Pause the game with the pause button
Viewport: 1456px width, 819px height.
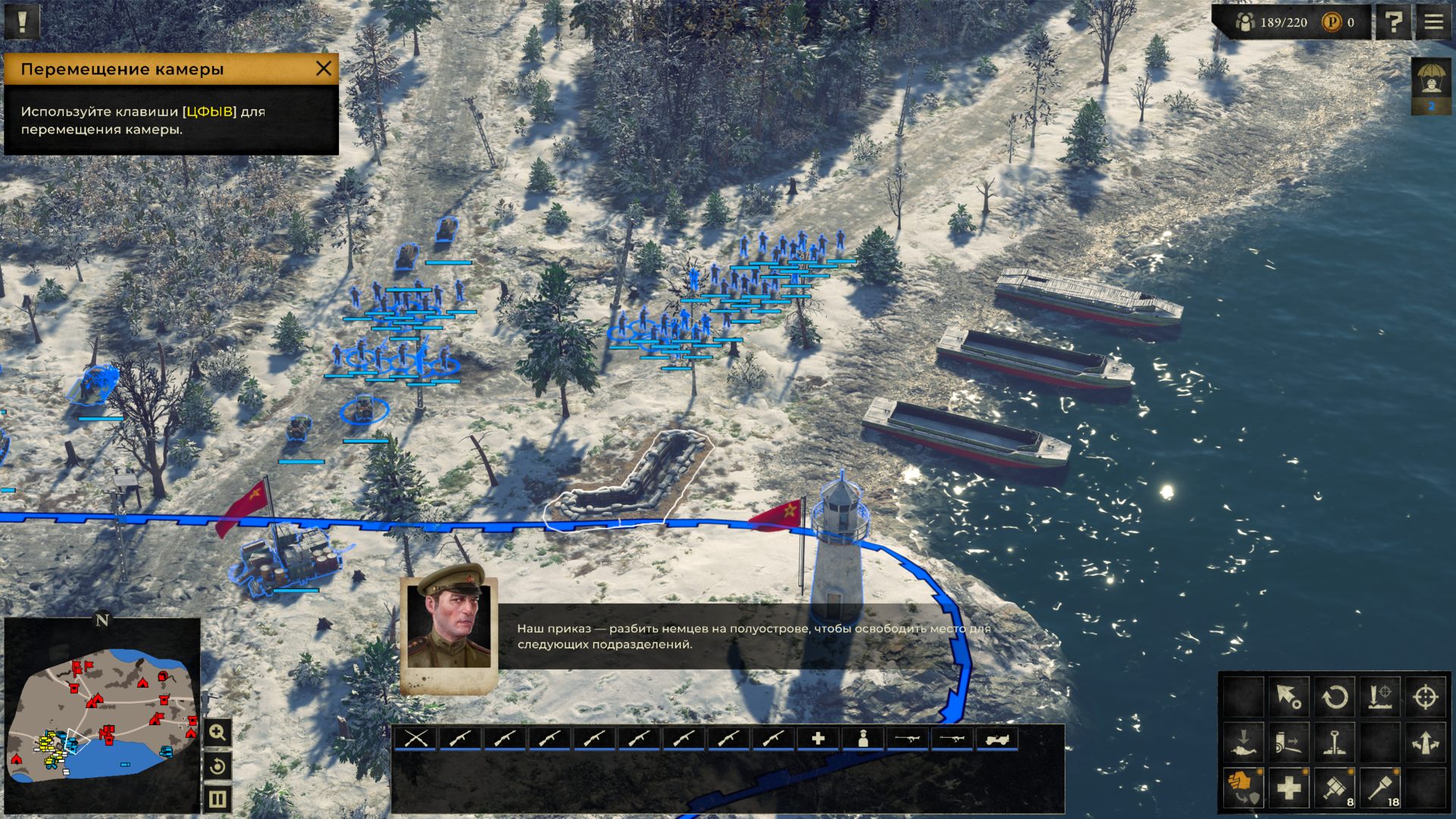(x=218, y=799)
